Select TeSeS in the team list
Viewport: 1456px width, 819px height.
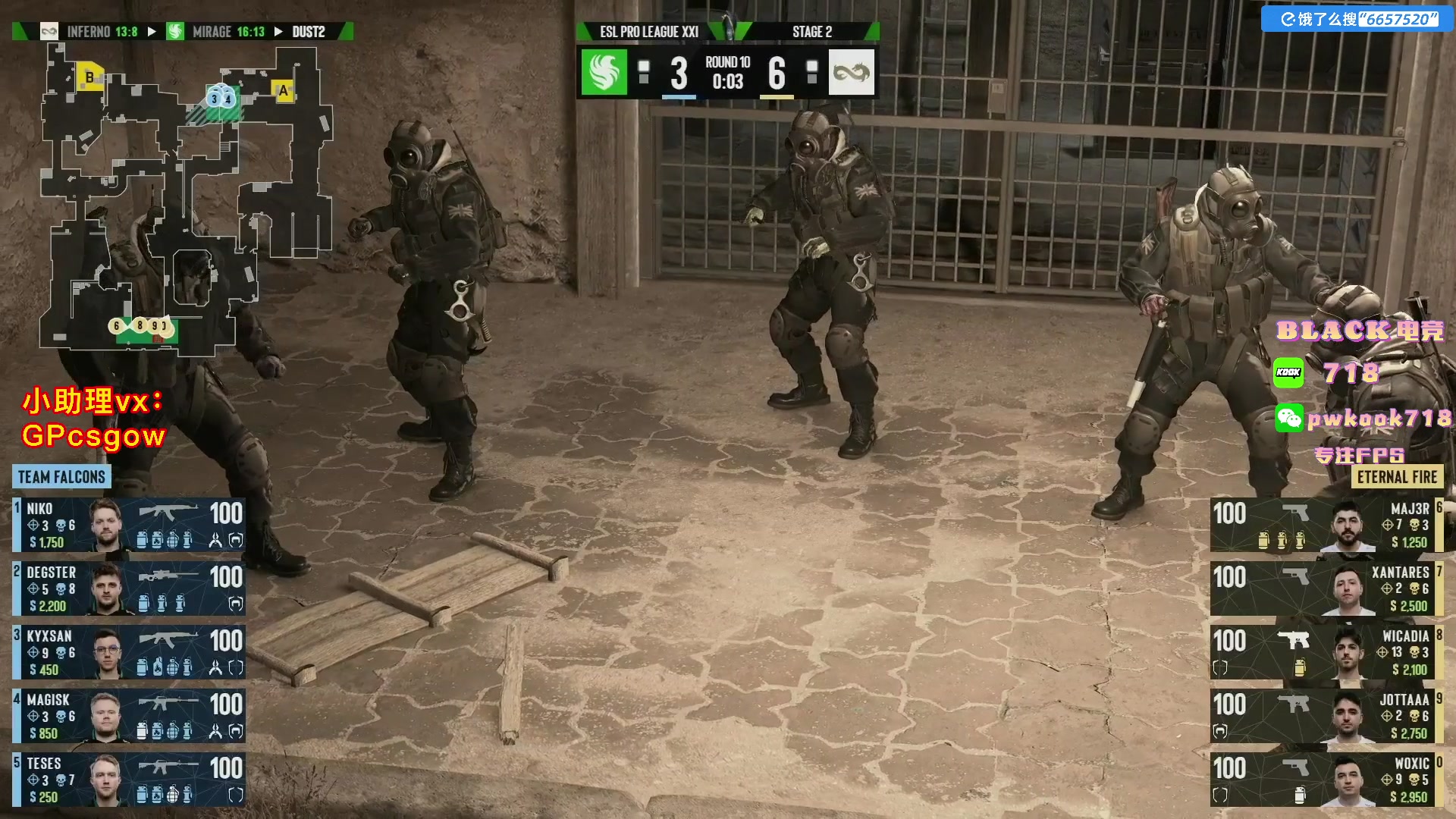pos(129,780)
